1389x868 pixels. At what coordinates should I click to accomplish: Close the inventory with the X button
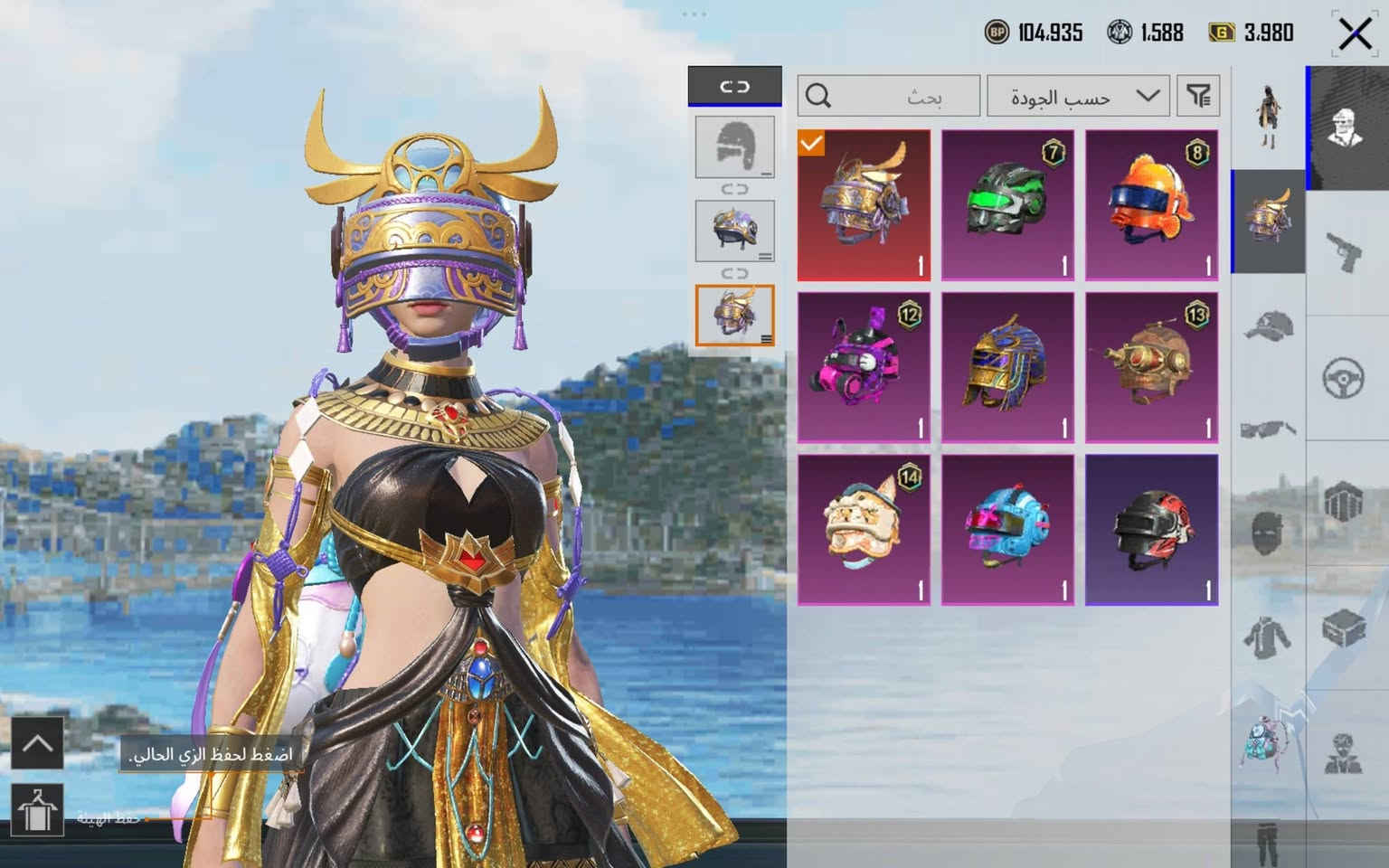(1354, 34)
